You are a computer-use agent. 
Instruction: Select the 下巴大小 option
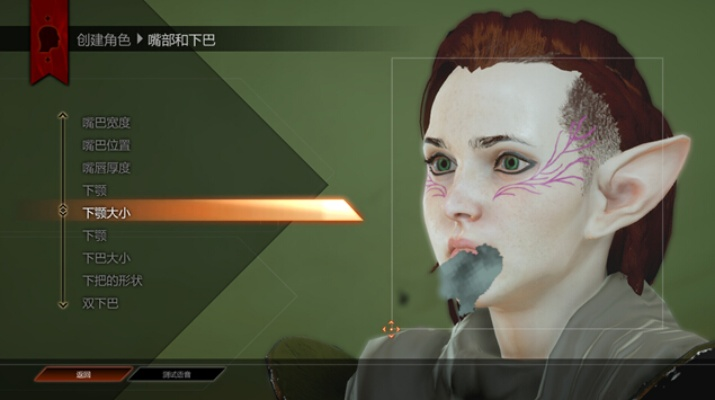click(106, 258)
